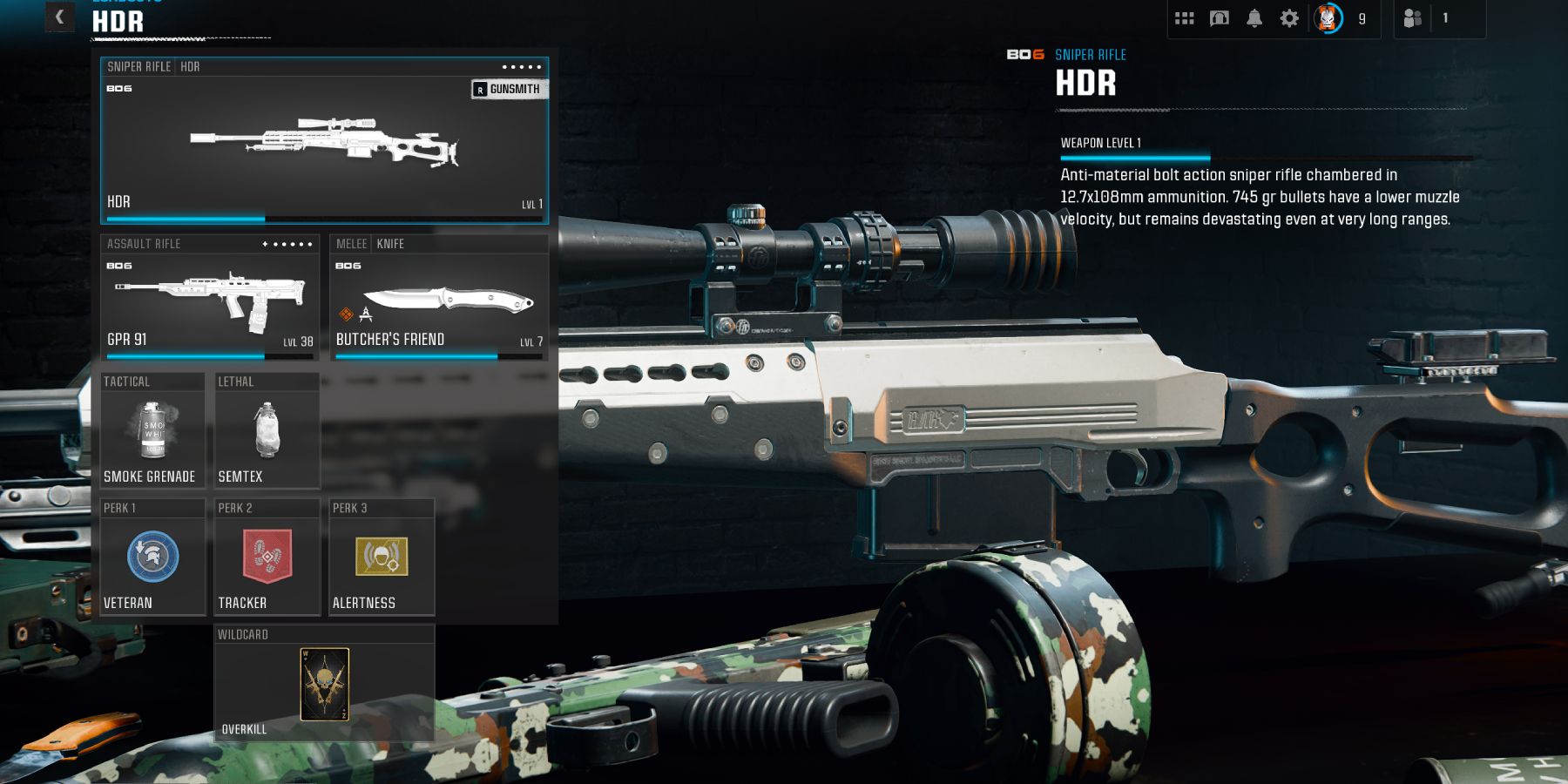The width and height of the screenshot is (1568, 784).
Task: Open the Gunsmith for the HDR
Action: 510,89
